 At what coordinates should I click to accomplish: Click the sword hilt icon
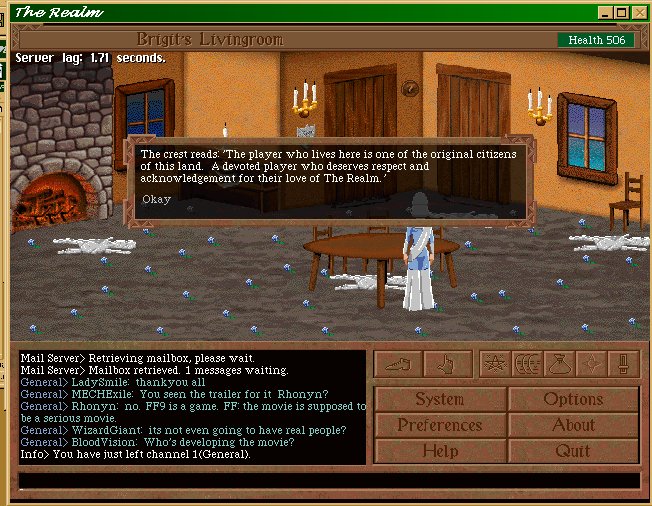pyautogui.click(x=623, y=364)
